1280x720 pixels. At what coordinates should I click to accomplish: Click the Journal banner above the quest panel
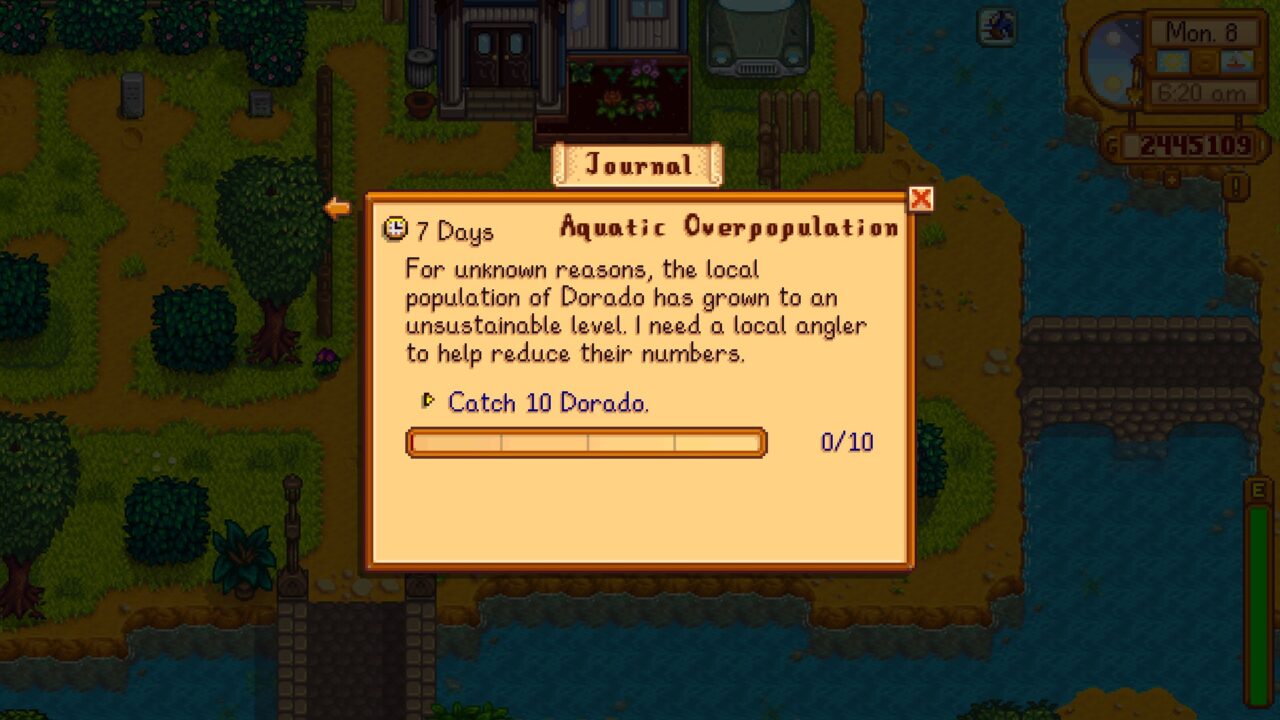637,165
